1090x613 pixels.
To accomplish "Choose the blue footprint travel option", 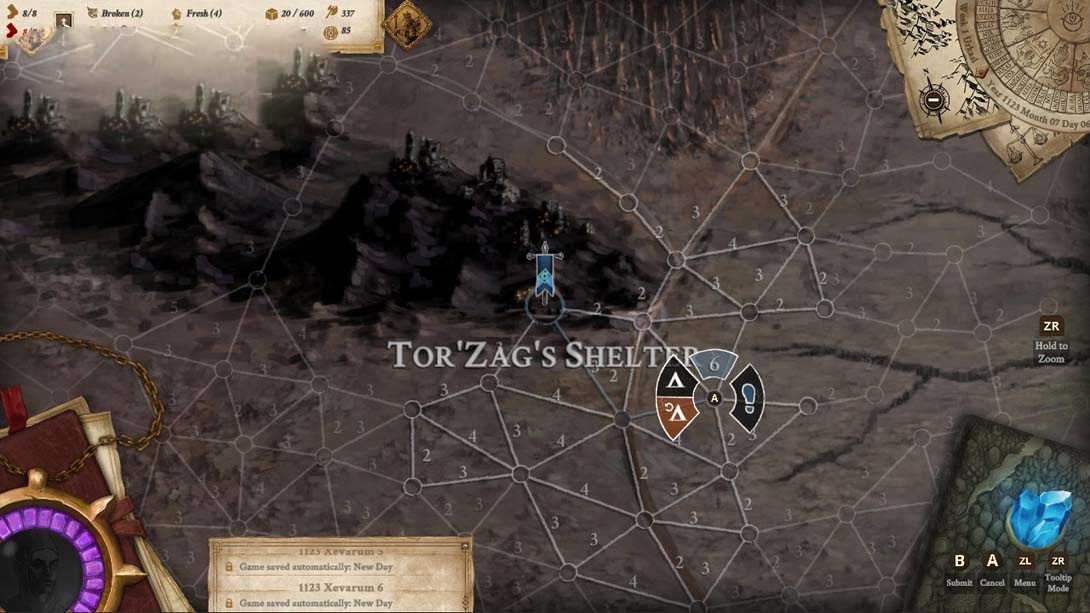I will [748, 398].
